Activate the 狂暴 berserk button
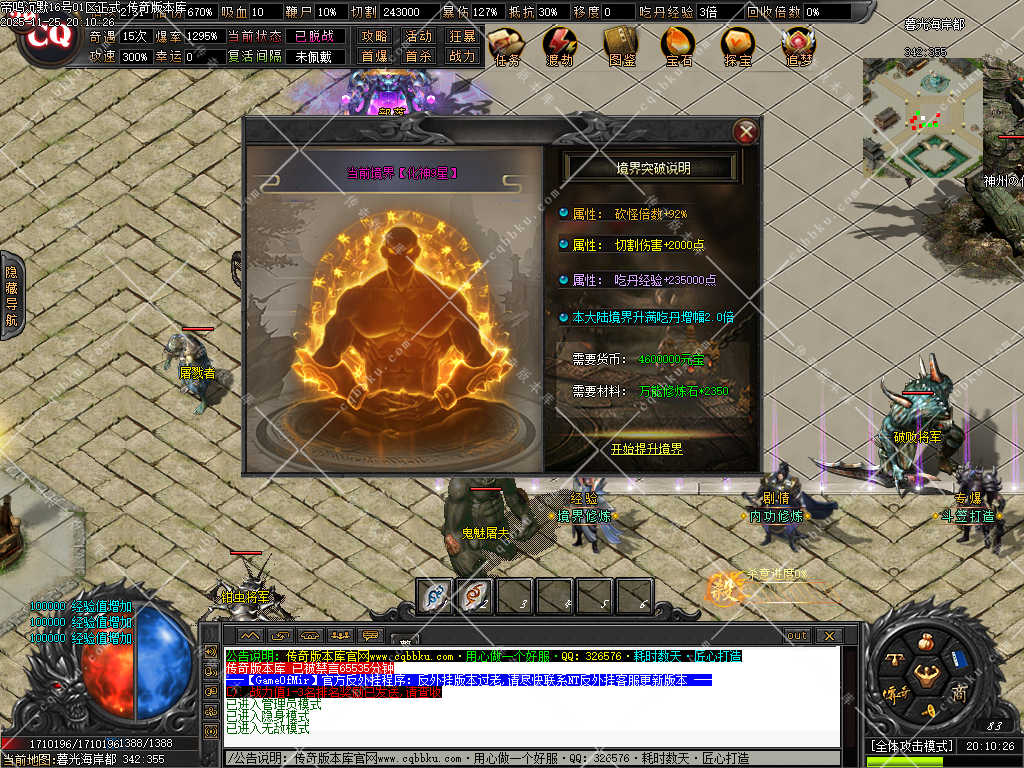The height and width of the screenshot is (768, 1024). 462,37
